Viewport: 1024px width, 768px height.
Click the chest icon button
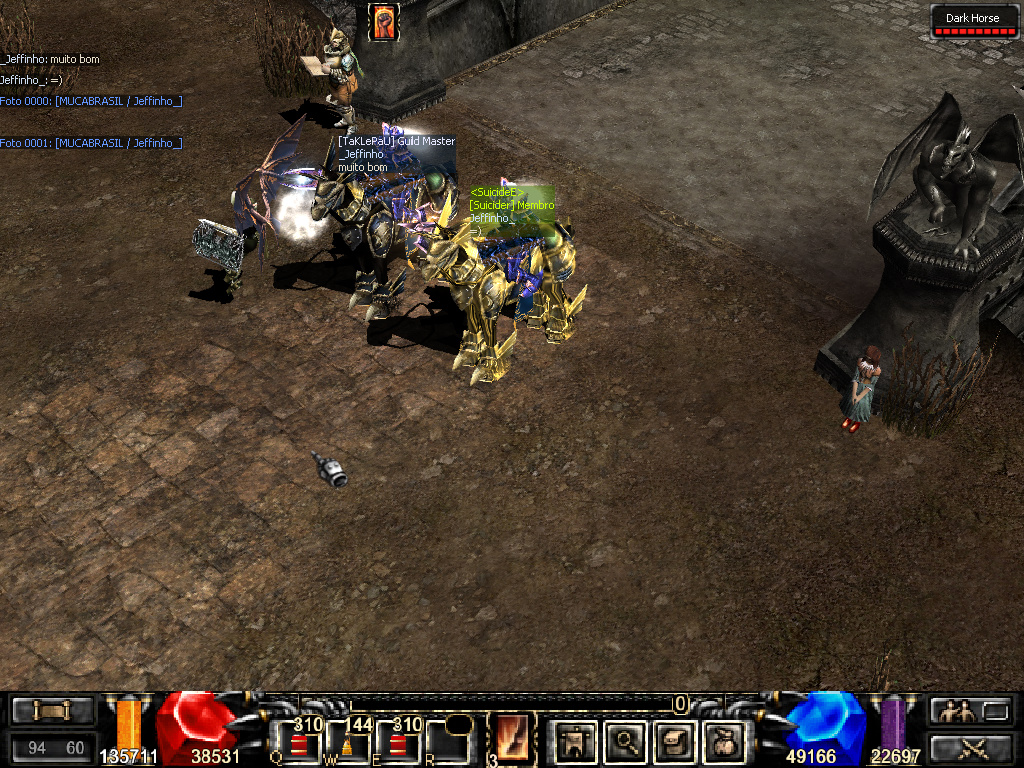53,711
